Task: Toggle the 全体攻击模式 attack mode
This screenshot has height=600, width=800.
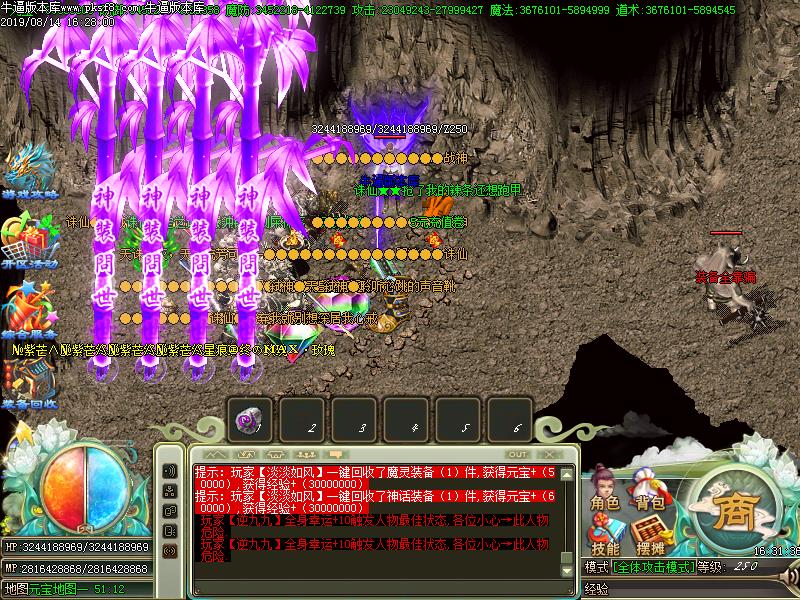Action: point(655,567)
